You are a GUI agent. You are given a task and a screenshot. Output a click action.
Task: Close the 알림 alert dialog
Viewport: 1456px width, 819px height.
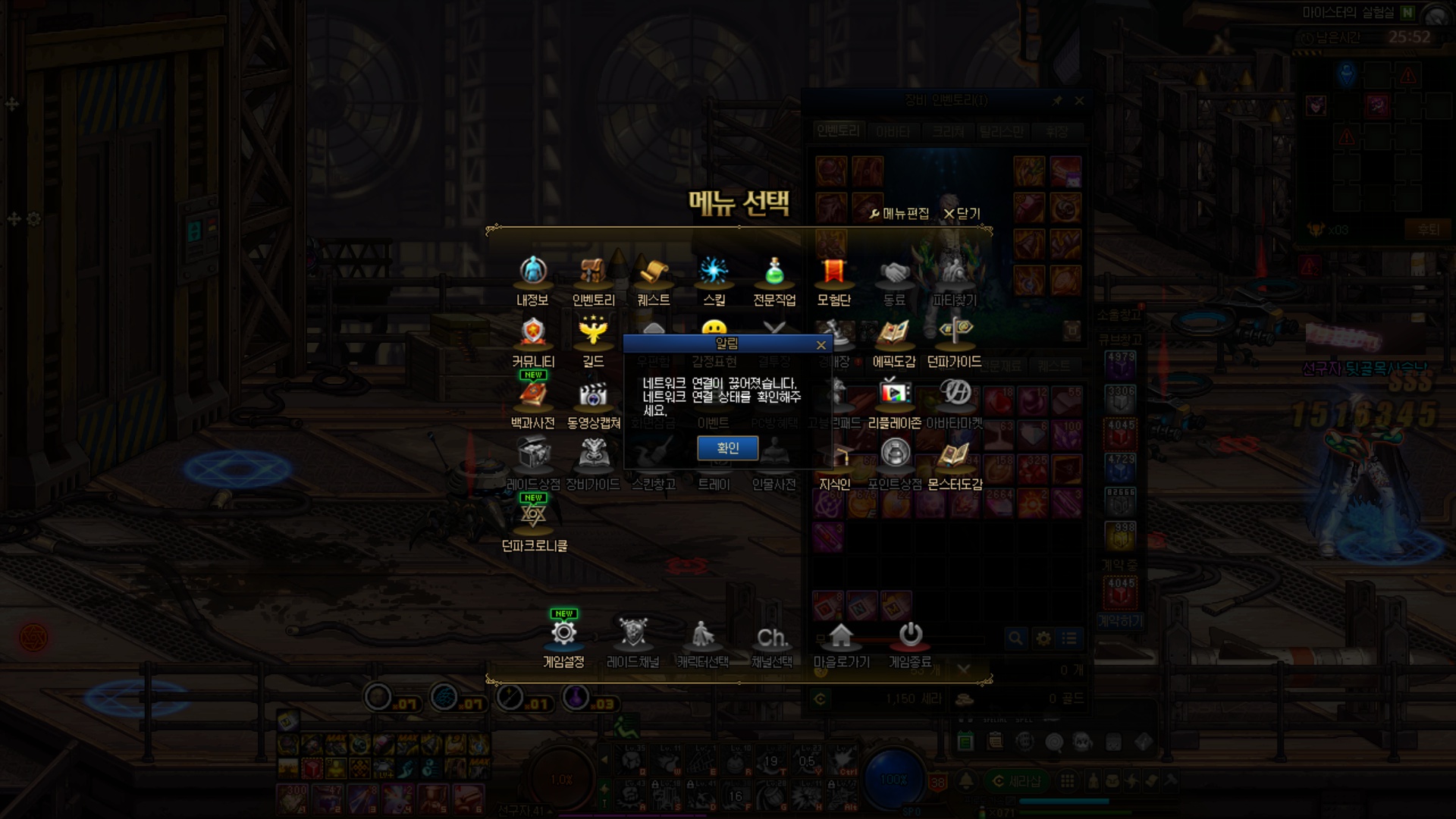tap(821, 345)
